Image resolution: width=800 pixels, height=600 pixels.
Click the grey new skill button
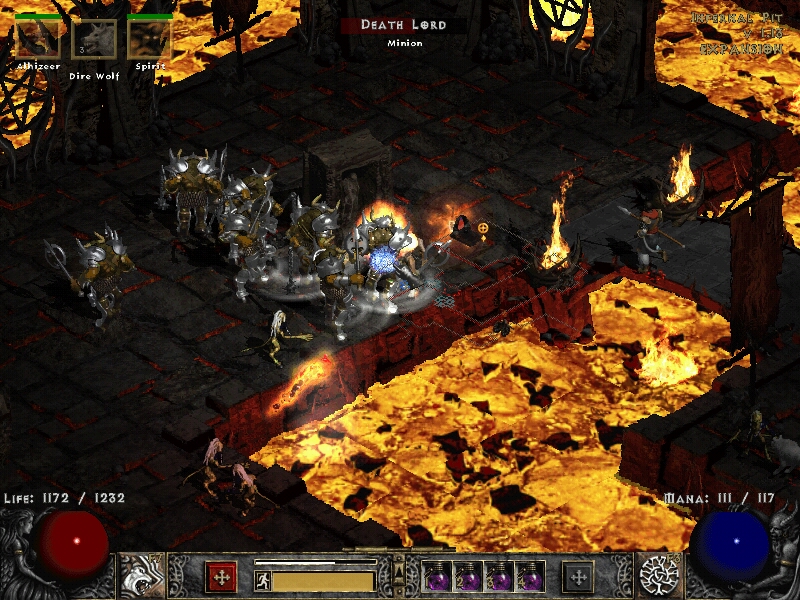pos(578,577)
